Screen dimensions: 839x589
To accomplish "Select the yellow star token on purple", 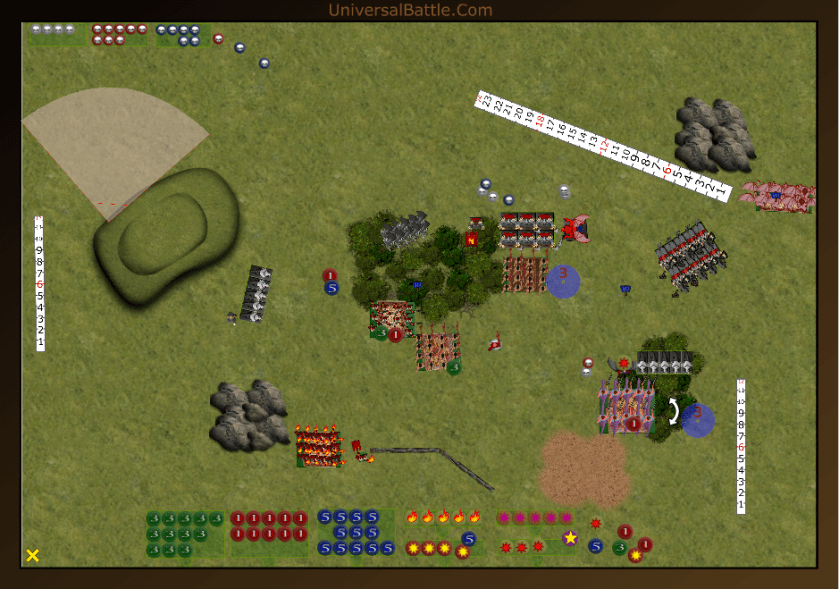I will coord(570,538).
